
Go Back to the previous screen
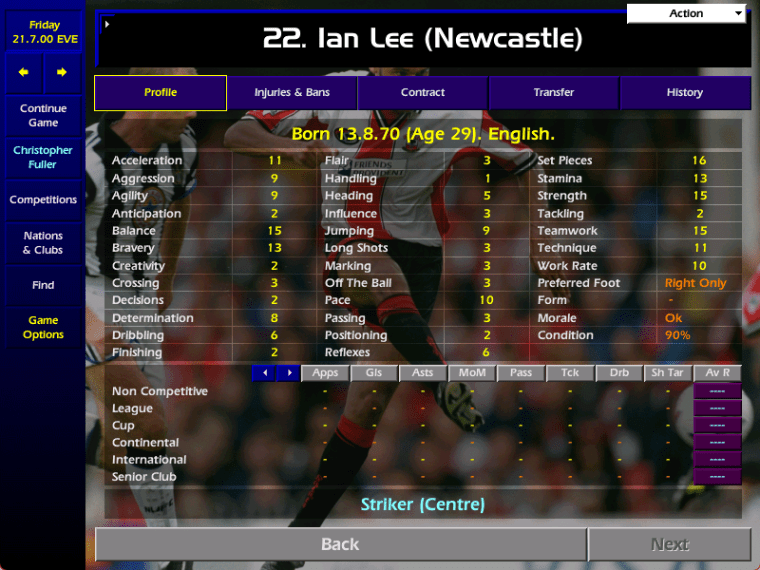pyautogui.click(x=340, y=544)
